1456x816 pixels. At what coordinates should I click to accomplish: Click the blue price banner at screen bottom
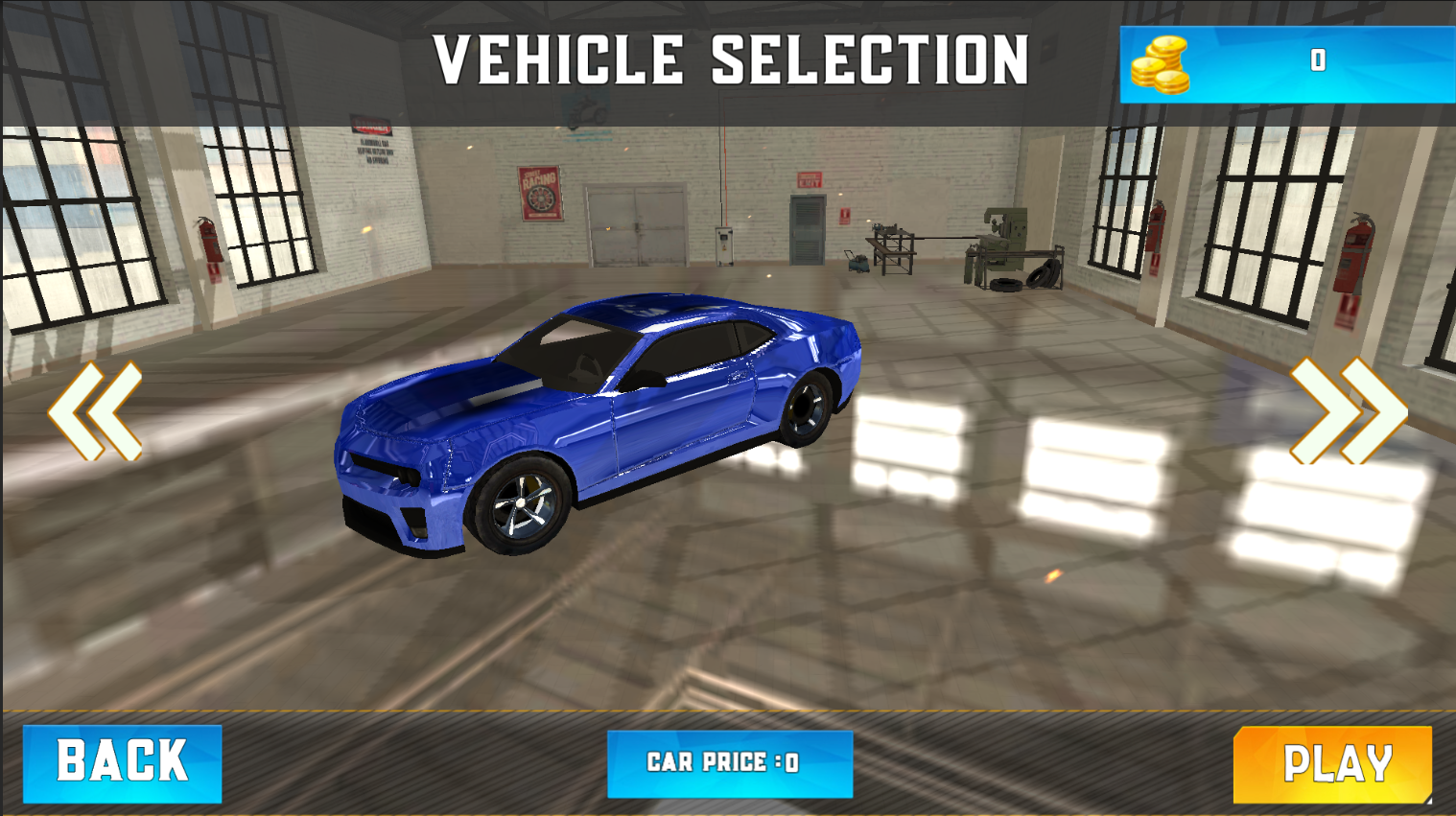click(x=729, y=763)
